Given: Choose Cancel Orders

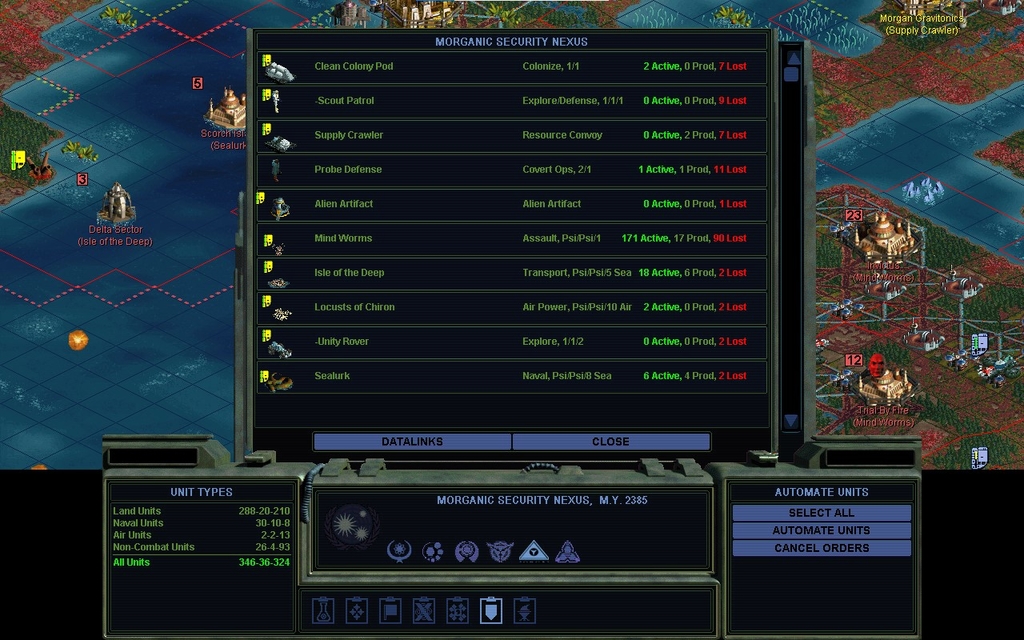Looking at the screenshot, I should (821, 548).
